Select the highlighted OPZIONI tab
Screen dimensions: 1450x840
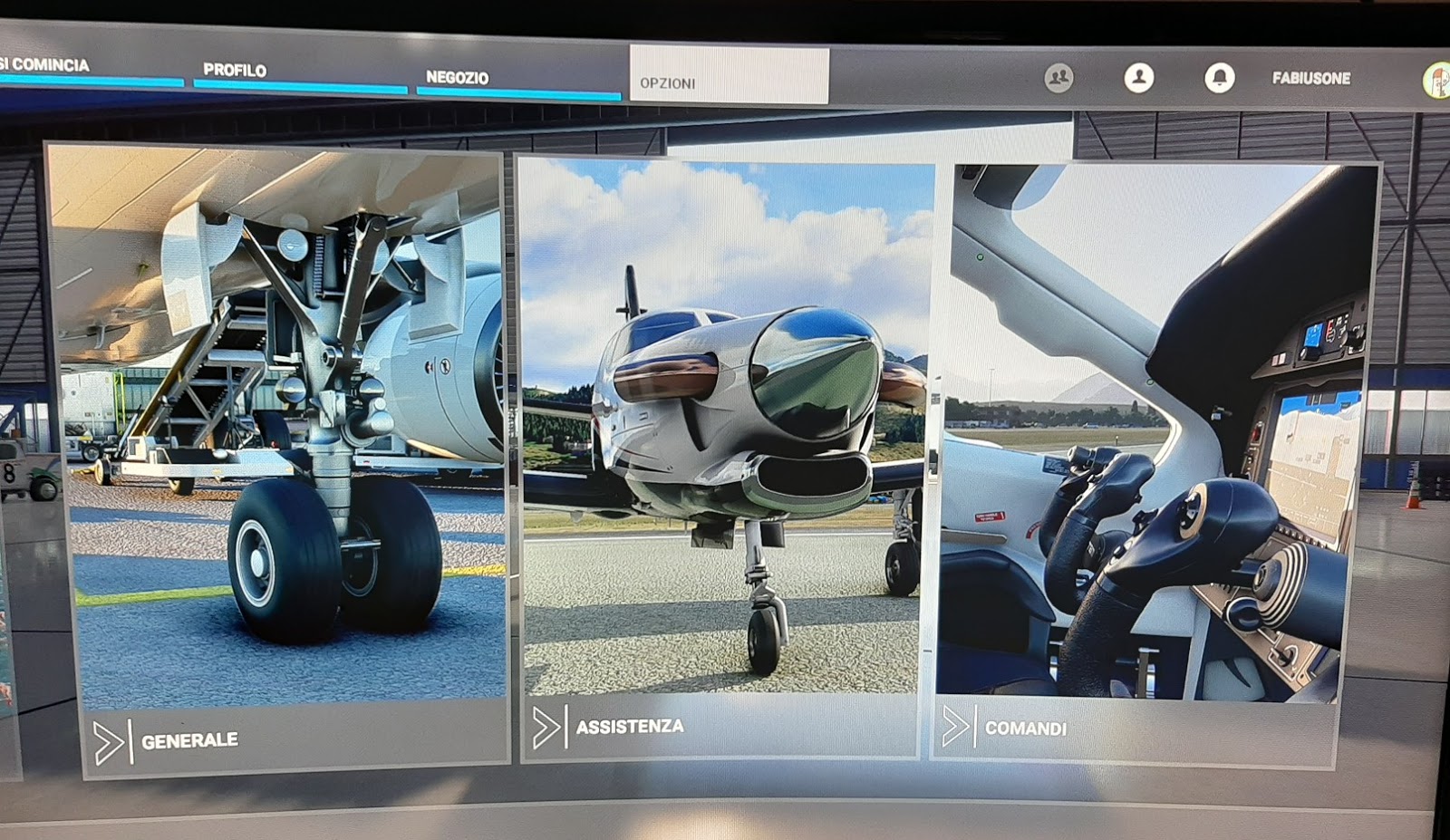click(x=671, y=82)
